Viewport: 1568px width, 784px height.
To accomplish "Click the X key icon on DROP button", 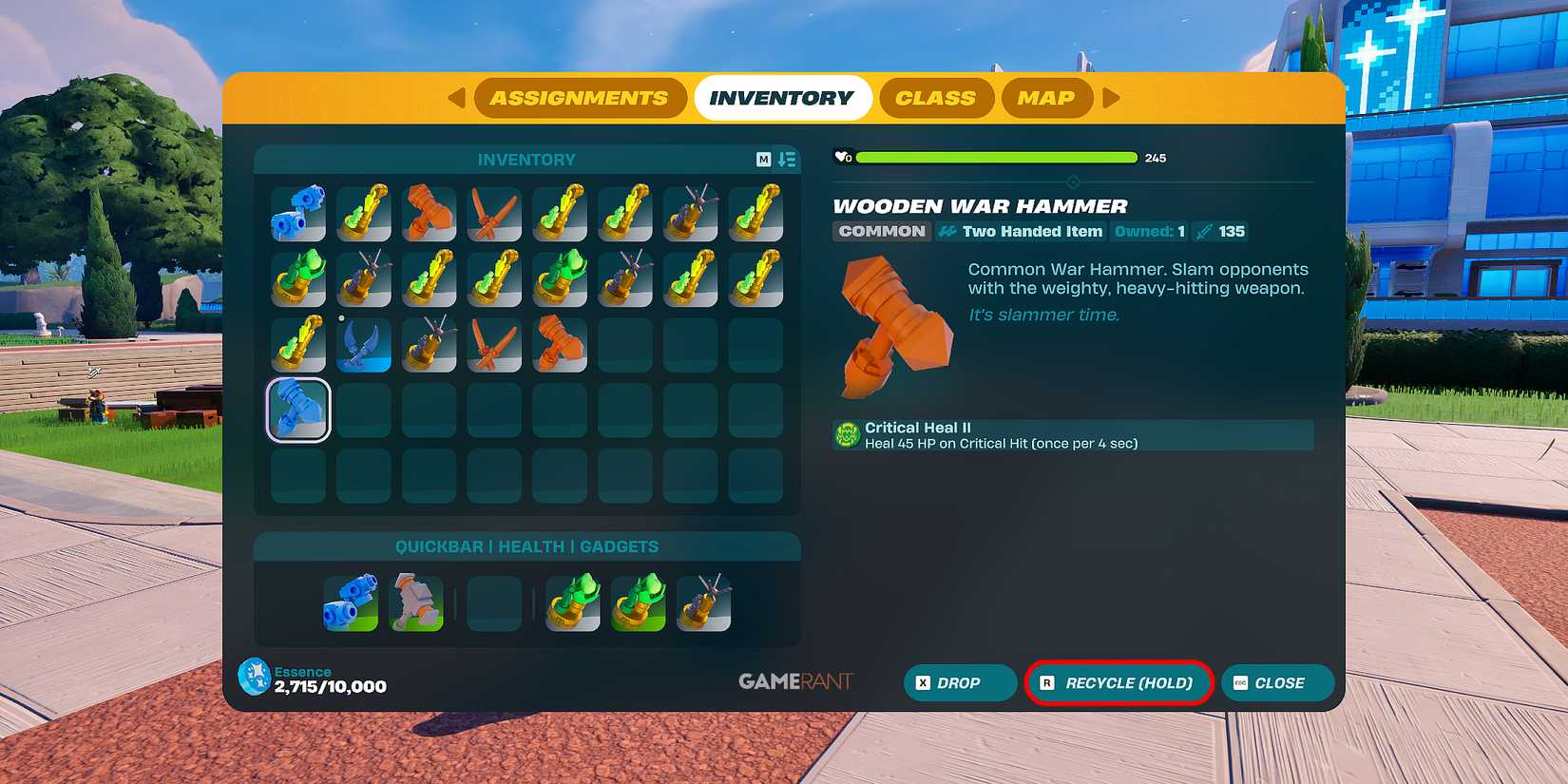I will click(921, 682).
